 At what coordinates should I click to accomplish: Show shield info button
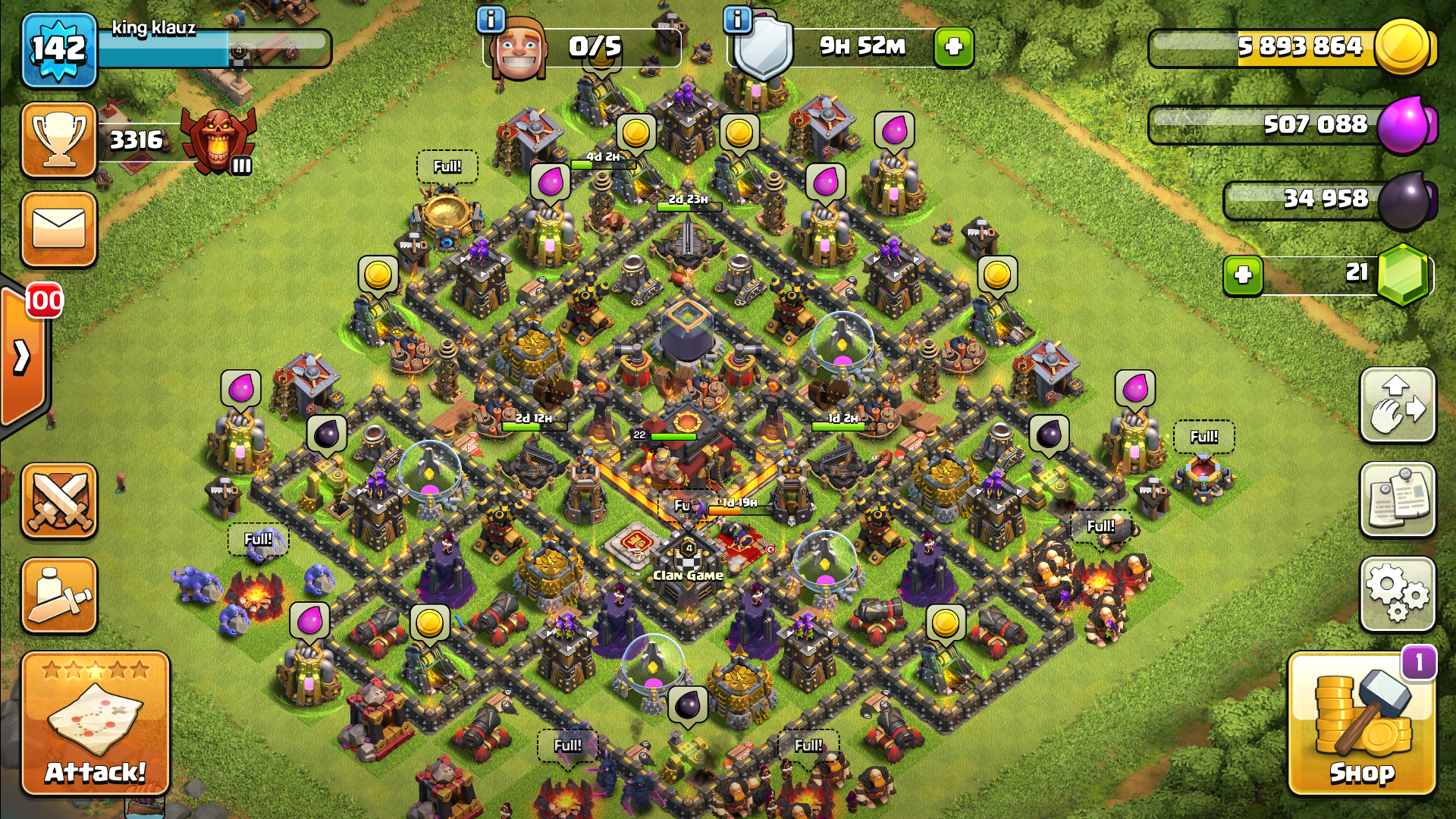click(737, 20)
